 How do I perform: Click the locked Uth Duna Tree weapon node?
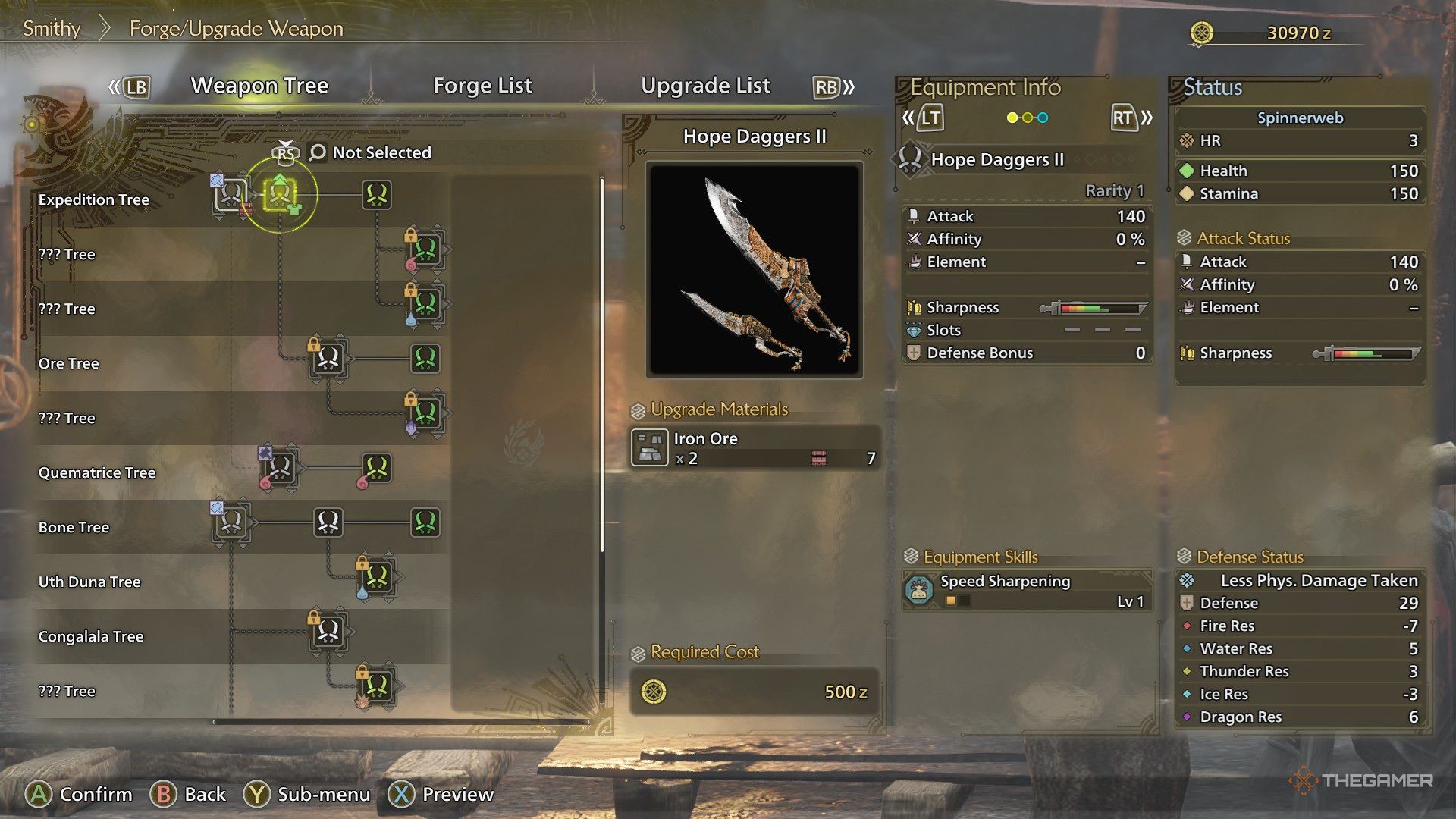tap(377, 577)
